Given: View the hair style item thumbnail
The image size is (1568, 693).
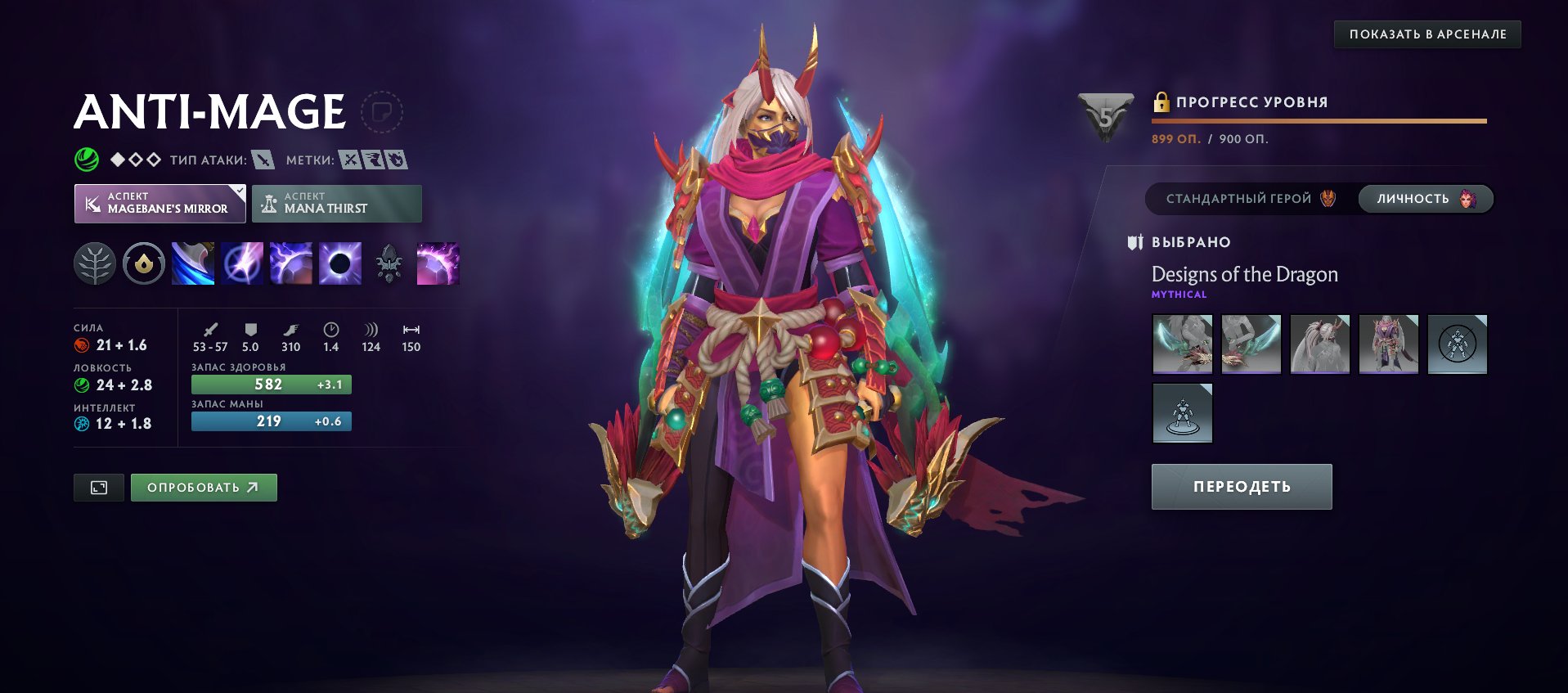Looking at the screenshot, I should coord(1319,344).
